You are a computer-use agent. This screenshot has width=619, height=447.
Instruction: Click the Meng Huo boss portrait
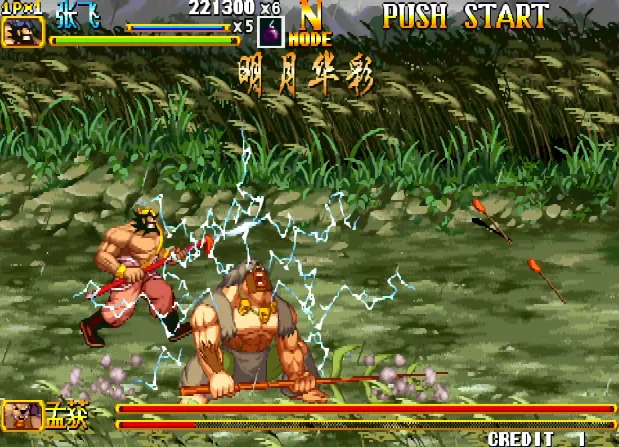(21, 414)
